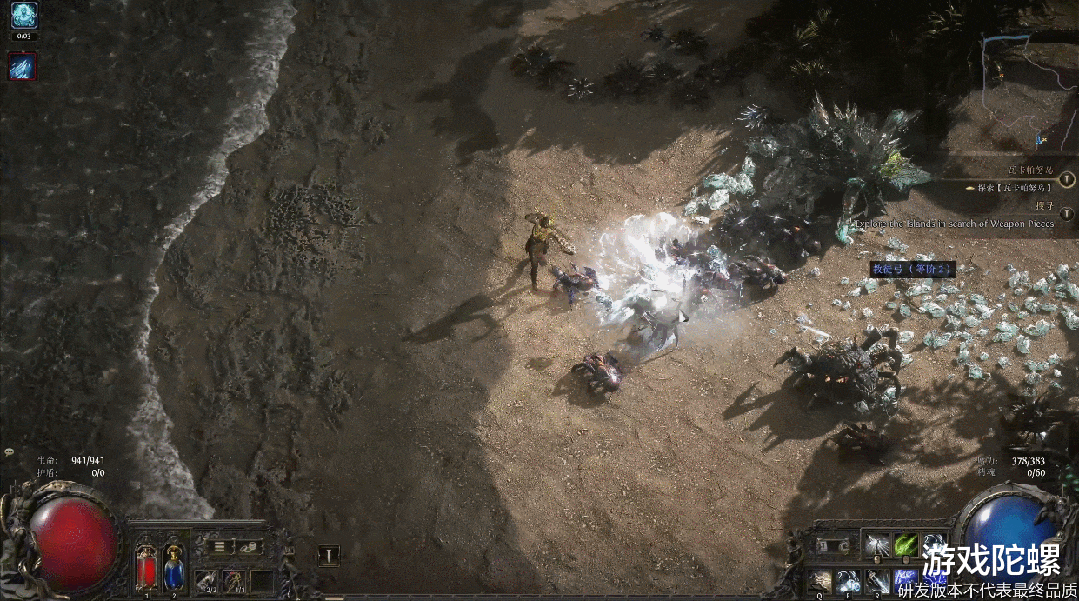
Task: Use the blue mana flask
Action: click(x=173, y=565)
